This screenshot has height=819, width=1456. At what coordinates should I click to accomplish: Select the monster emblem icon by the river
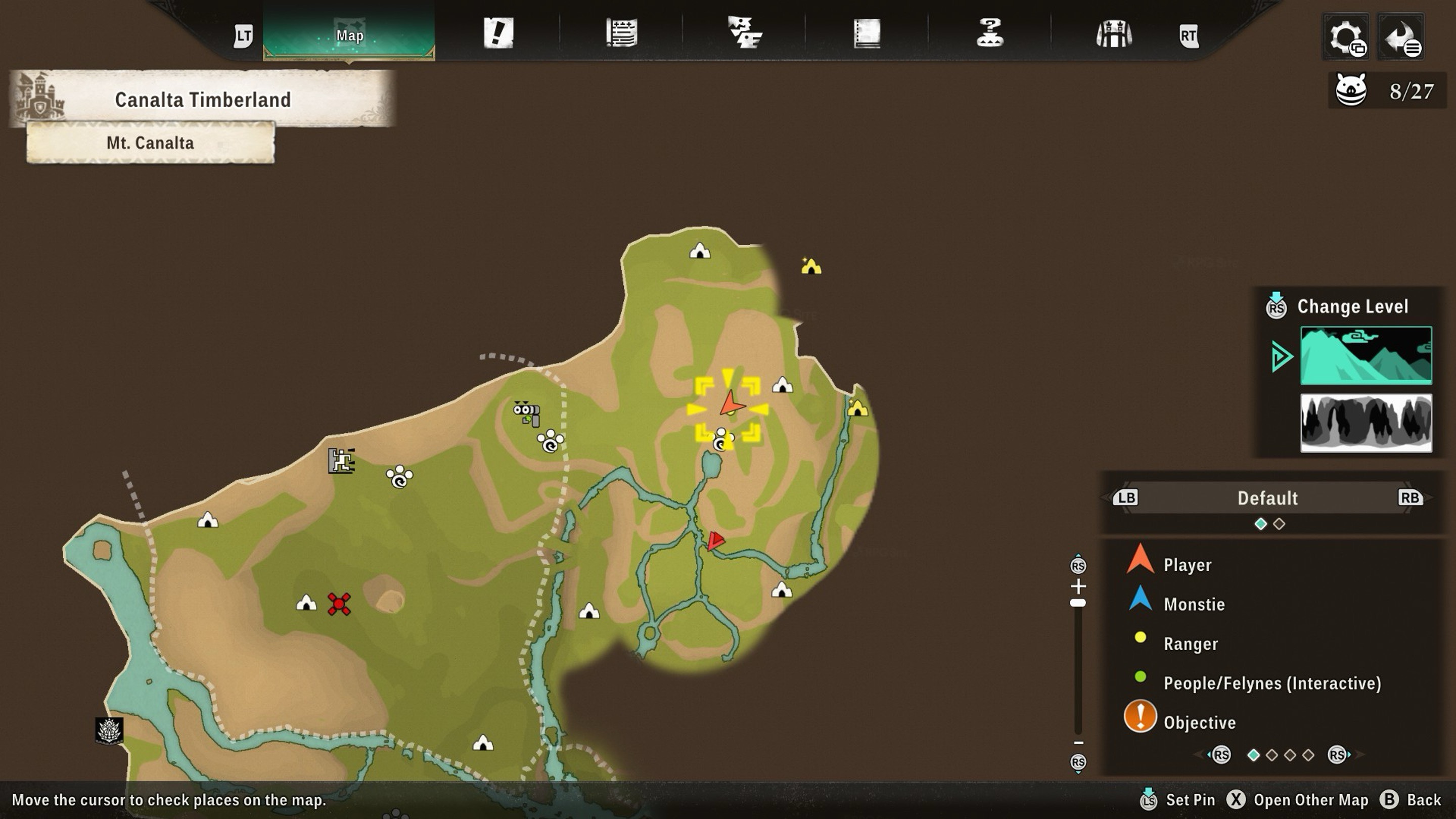pos(109,731)
